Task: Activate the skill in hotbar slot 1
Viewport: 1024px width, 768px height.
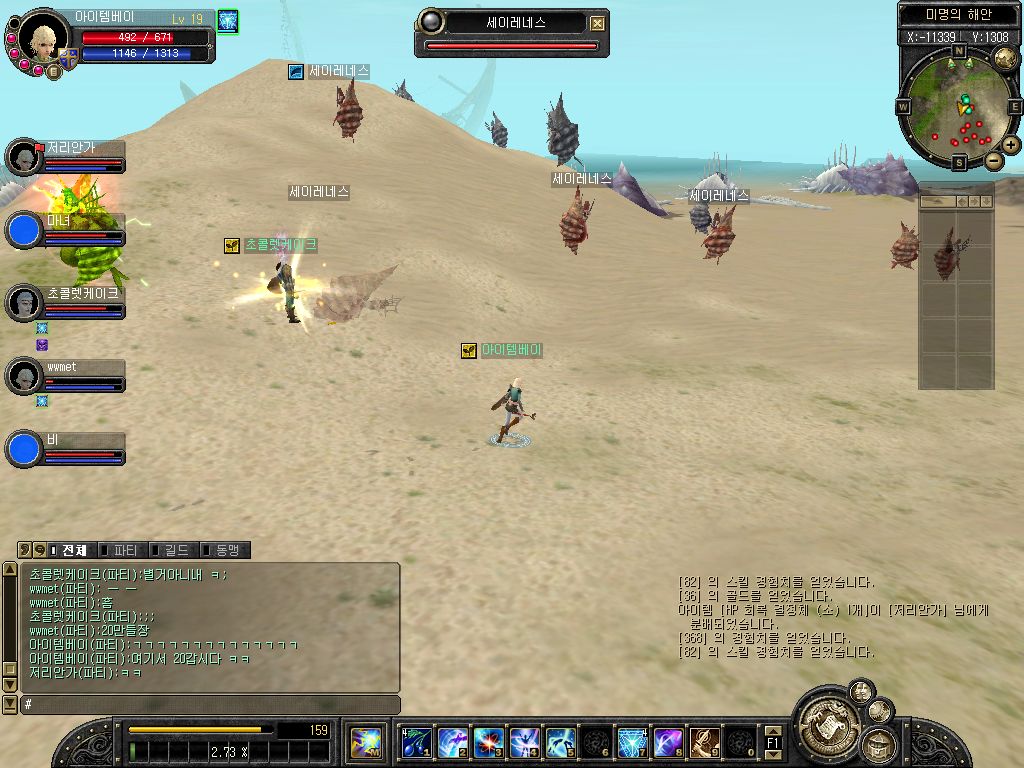Action: 416,743
